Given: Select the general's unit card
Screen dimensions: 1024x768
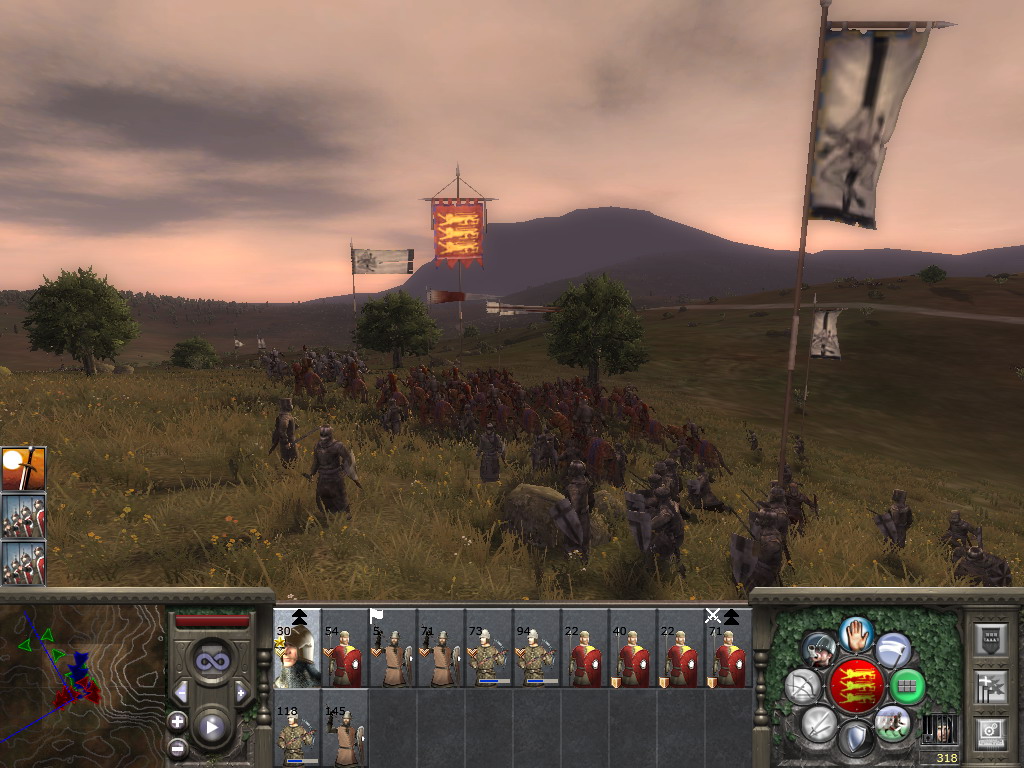Looking at the screenshot, I should coord(297,650).
